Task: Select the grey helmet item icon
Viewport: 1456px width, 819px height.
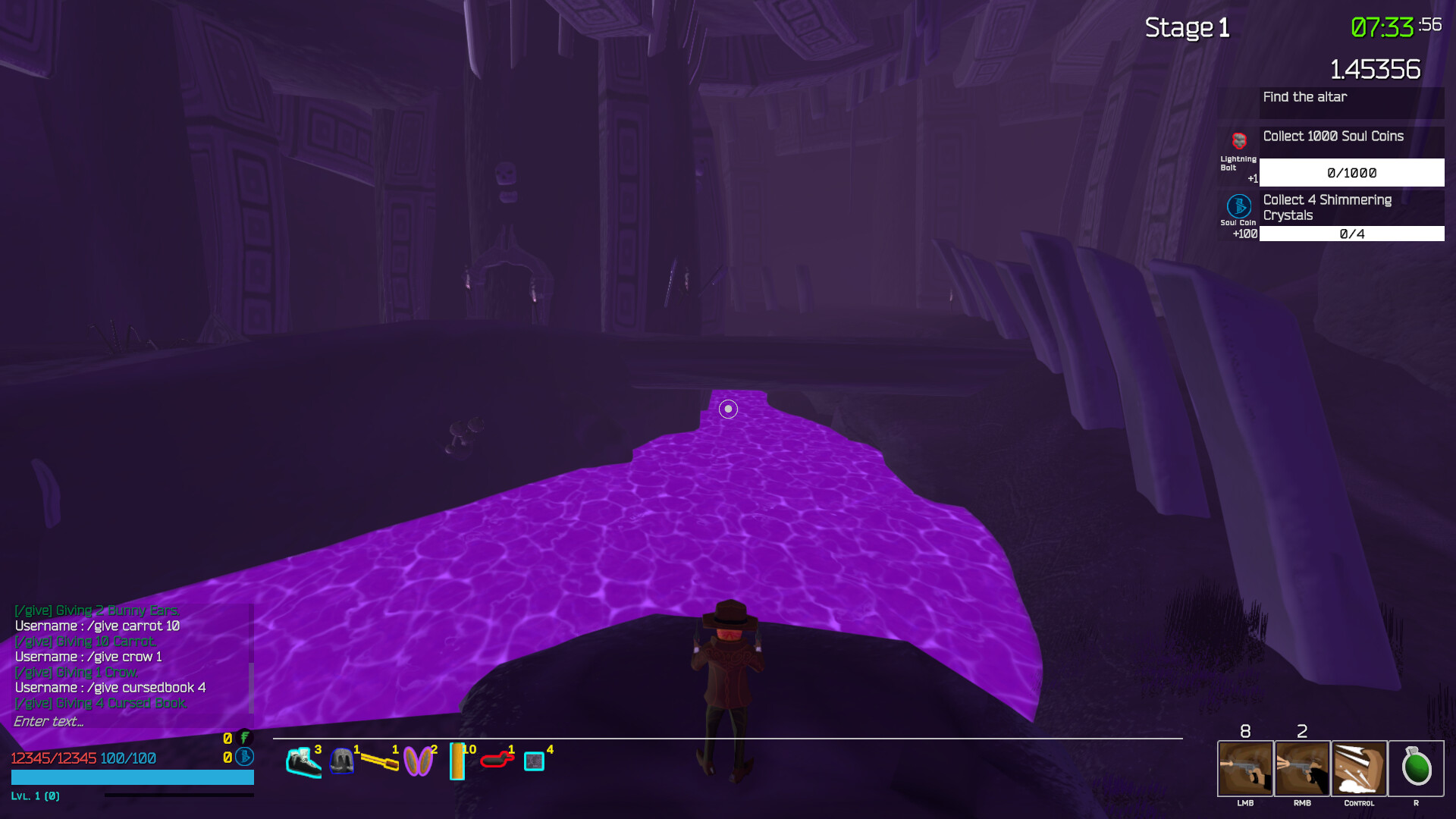Action: coord(342,761)
